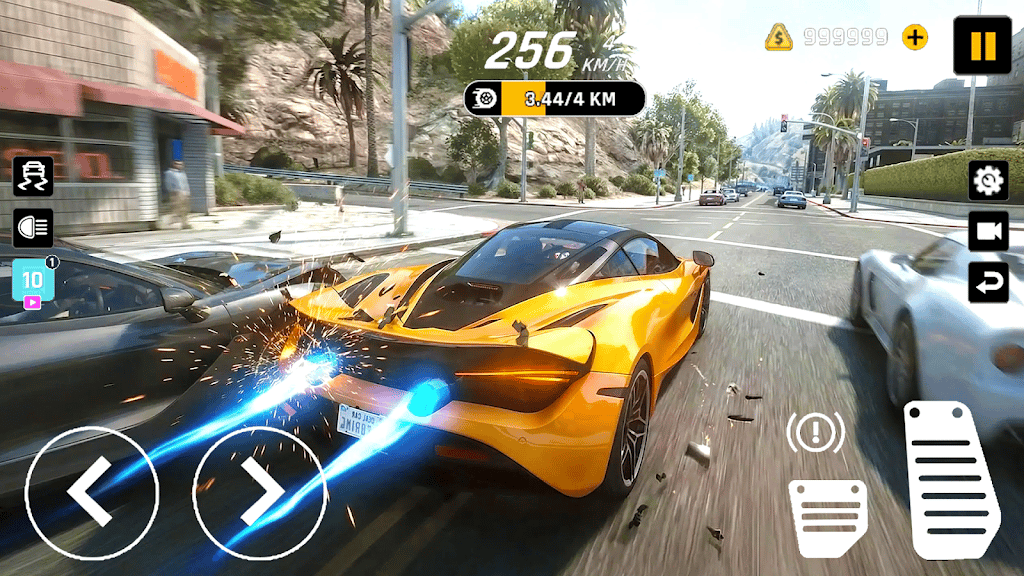Toggle the headlights icon
Image resolution: width=1024 pixels, height=576 pixels.
click(x=32, y=228)
